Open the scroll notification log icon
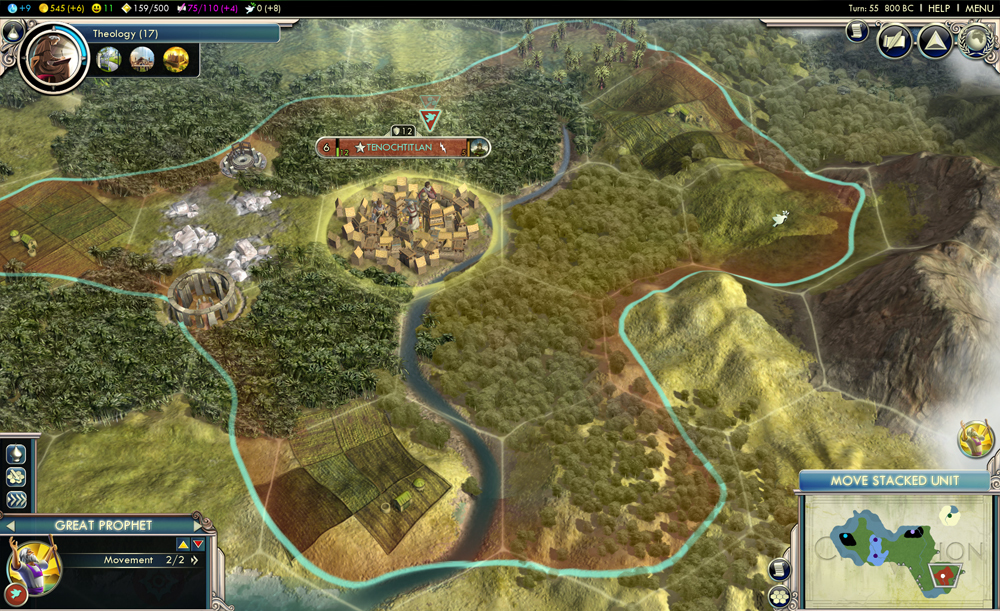 (x=857, y=33)
